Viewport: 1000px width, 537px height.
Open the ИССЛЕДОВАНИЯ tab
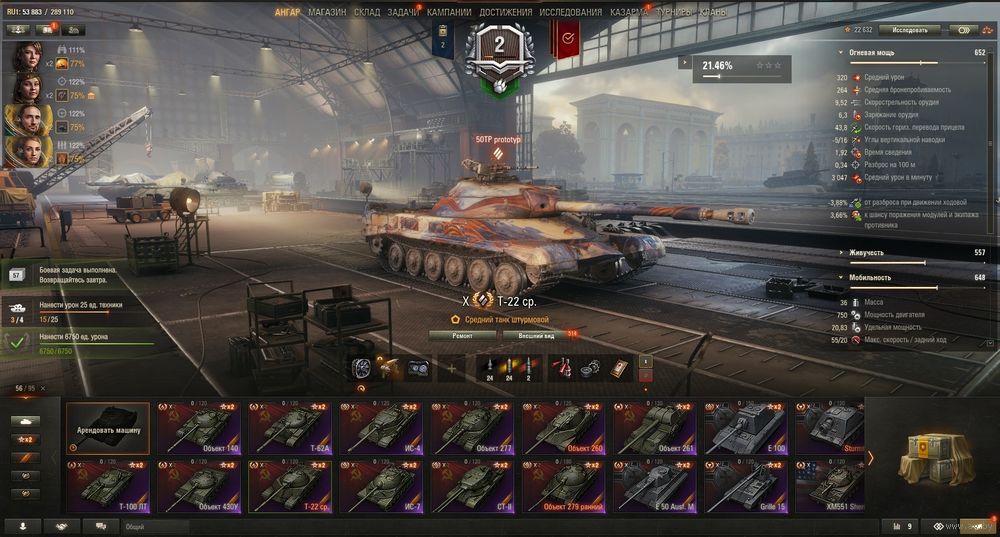571,12
